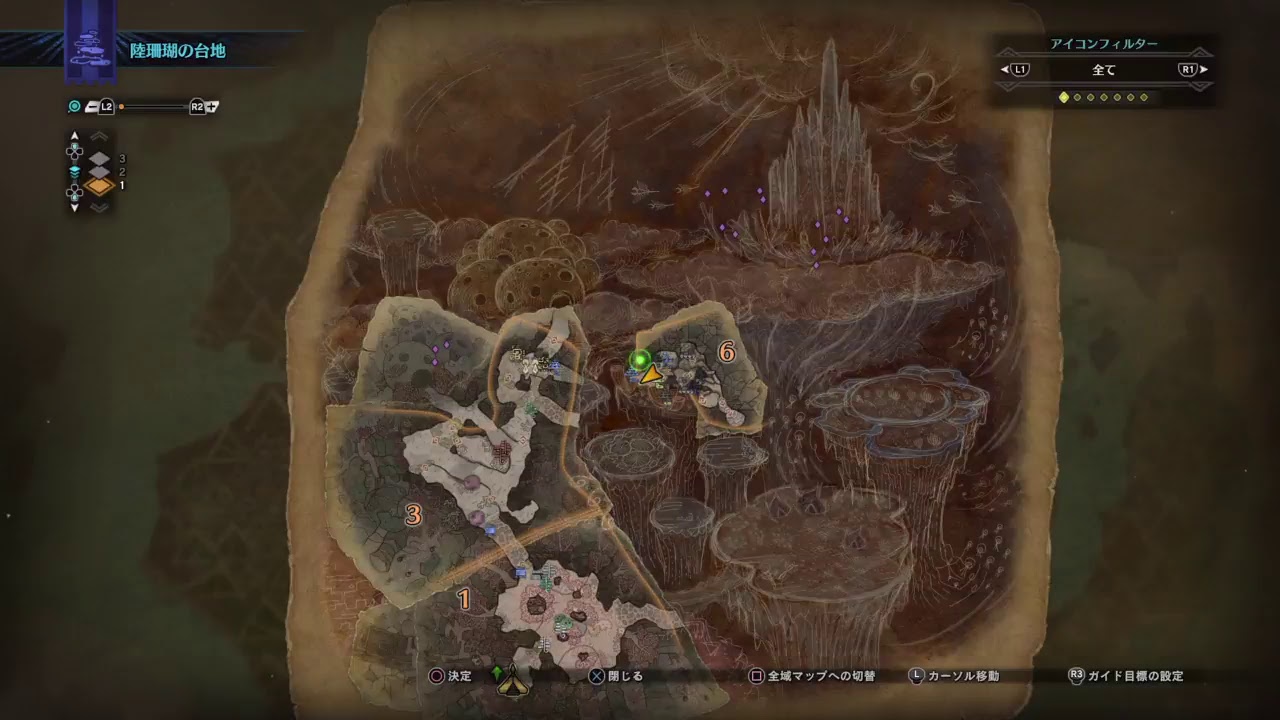Select the area 3 number on the map

point(413,515)
